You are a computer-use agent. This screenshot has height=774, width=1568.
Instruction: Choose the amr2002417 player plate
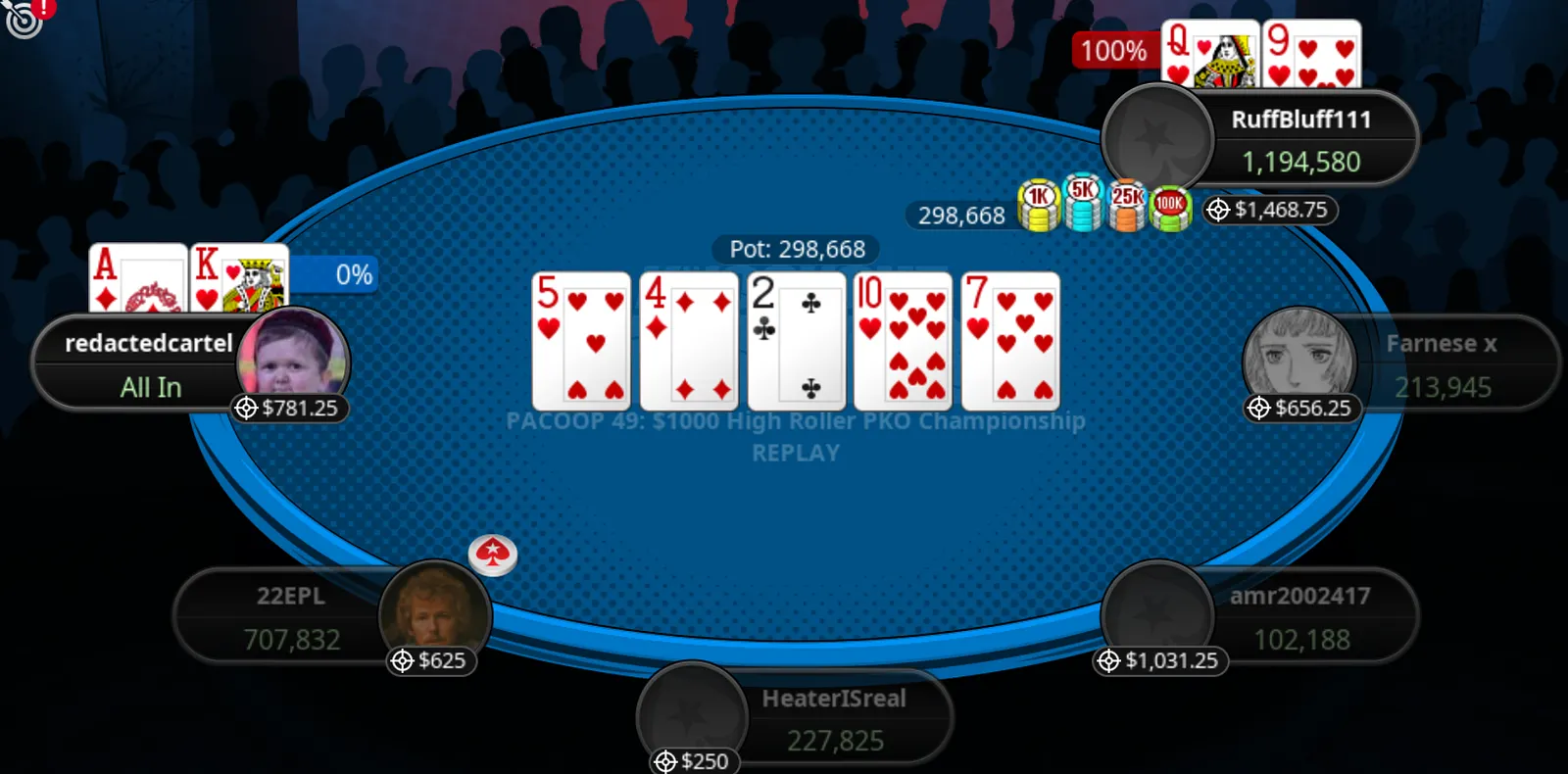tap(1300, 617)
